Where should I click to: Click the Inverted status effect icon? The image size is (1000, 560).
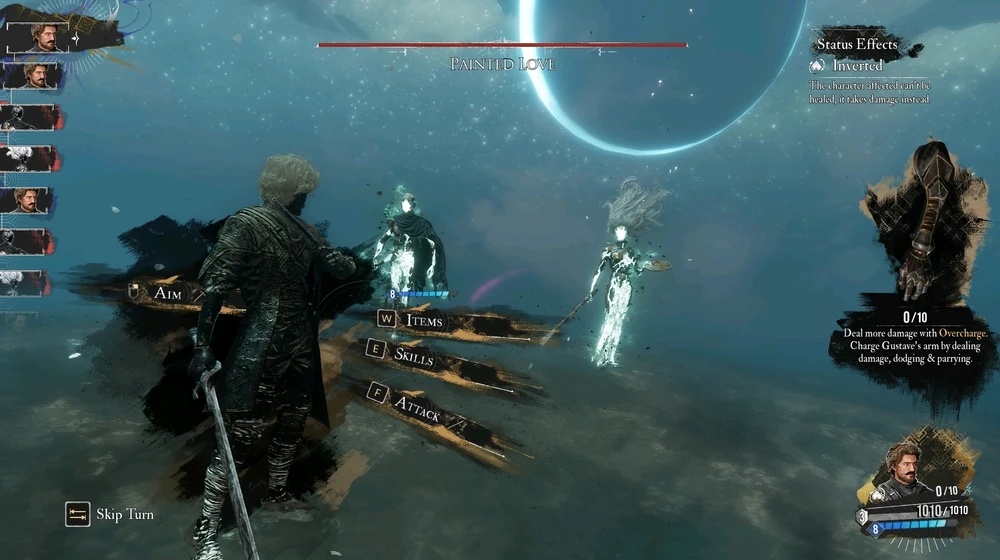pyautogui.click(x=818, y=65)
